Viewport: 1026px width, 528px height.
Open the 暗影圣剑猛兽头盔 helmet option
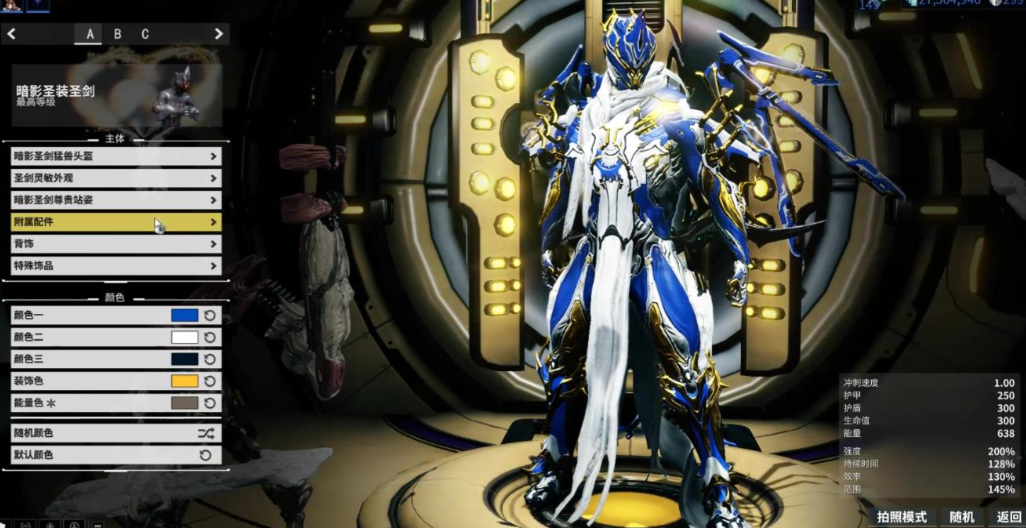115,156
